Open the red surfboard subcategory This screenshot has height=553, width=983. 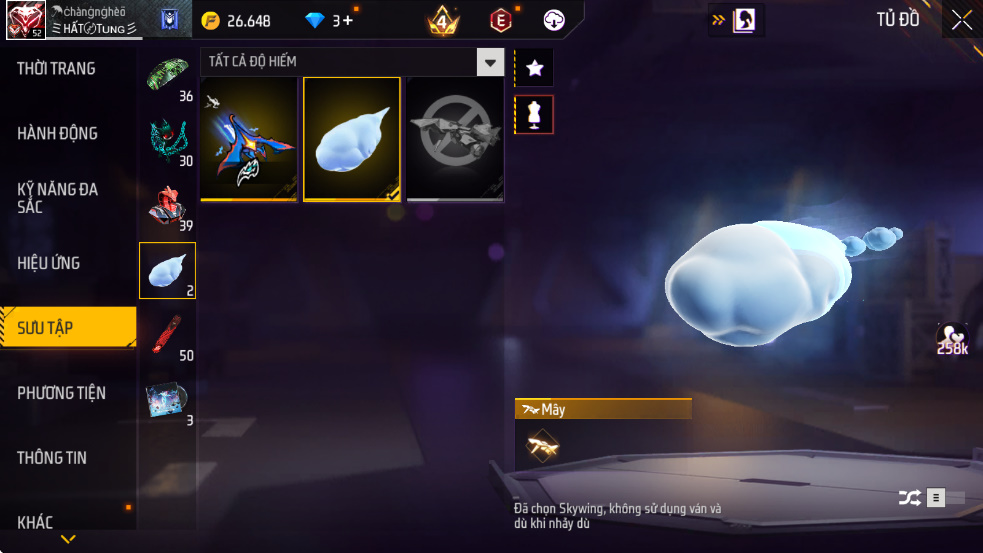pos(167,334)
